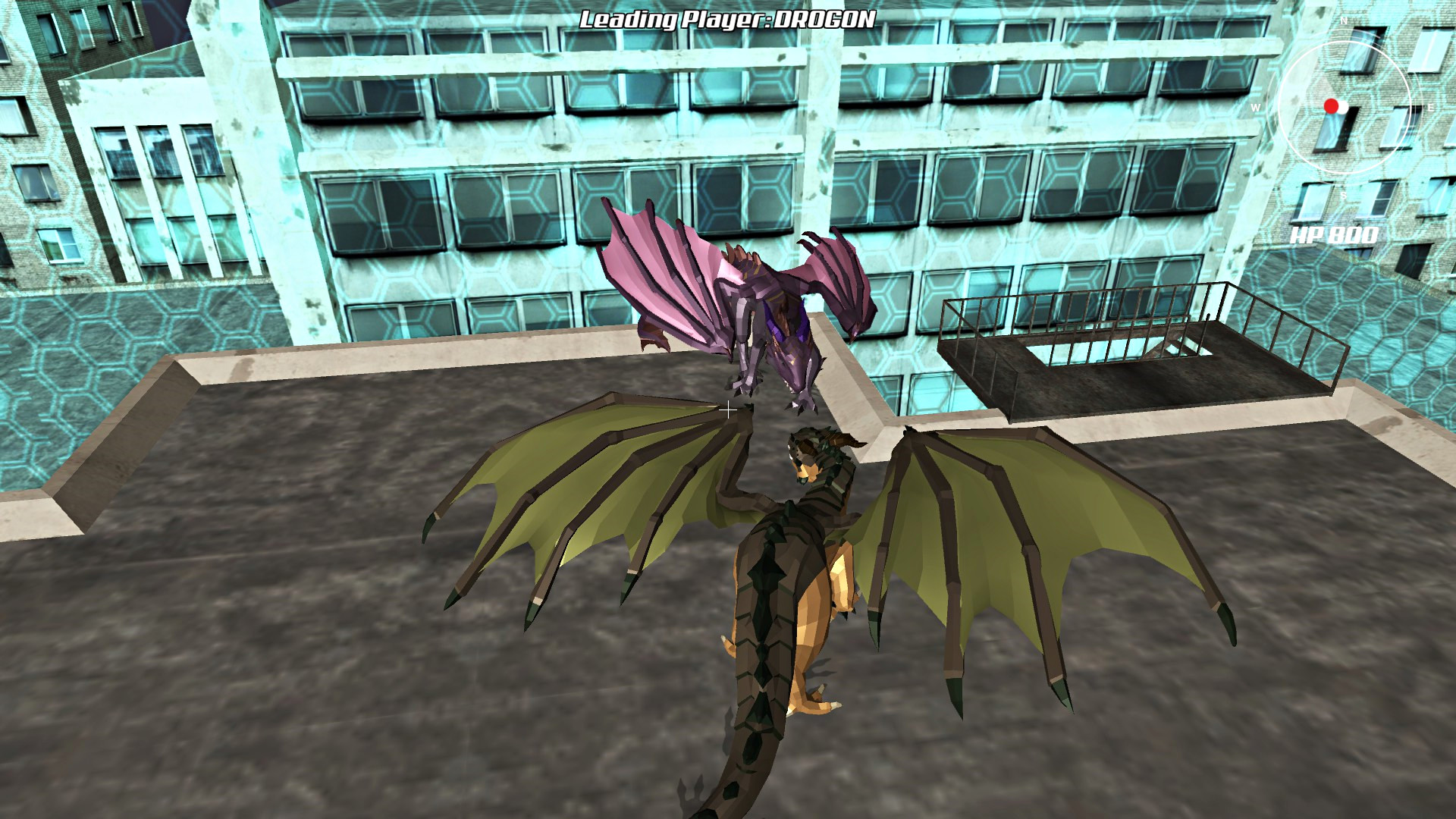Click the white player dot on the compass radar
This screenshot has height=819, width=1456.
tap(1343, 108)
